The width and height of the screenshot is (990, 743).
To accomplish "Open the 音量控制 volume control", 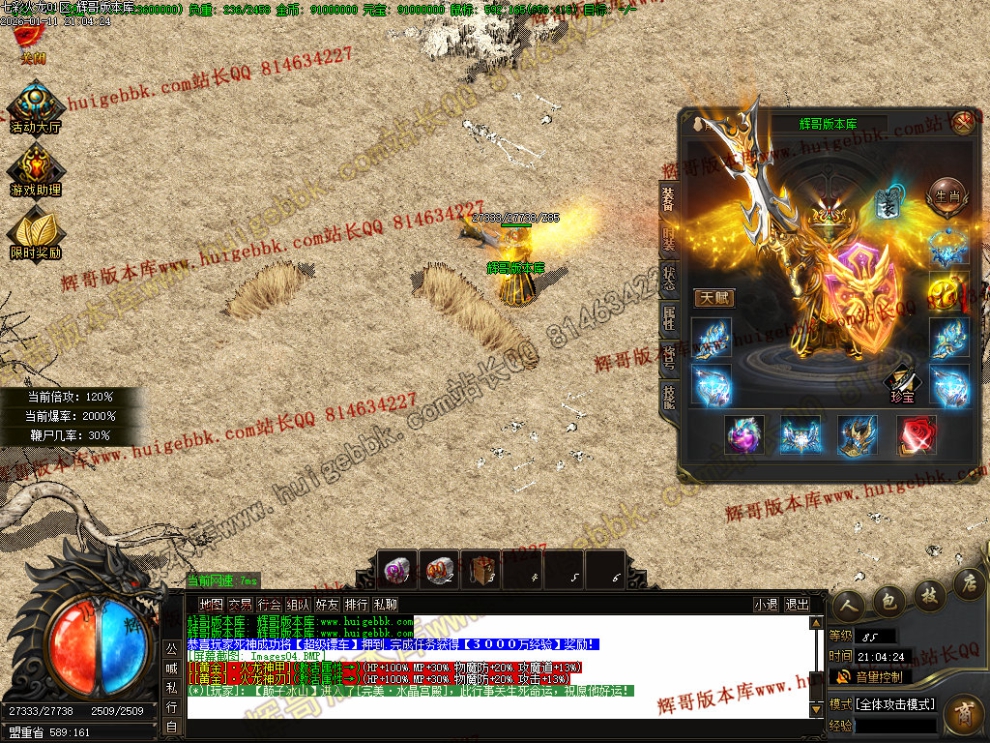I will (869, 678).
